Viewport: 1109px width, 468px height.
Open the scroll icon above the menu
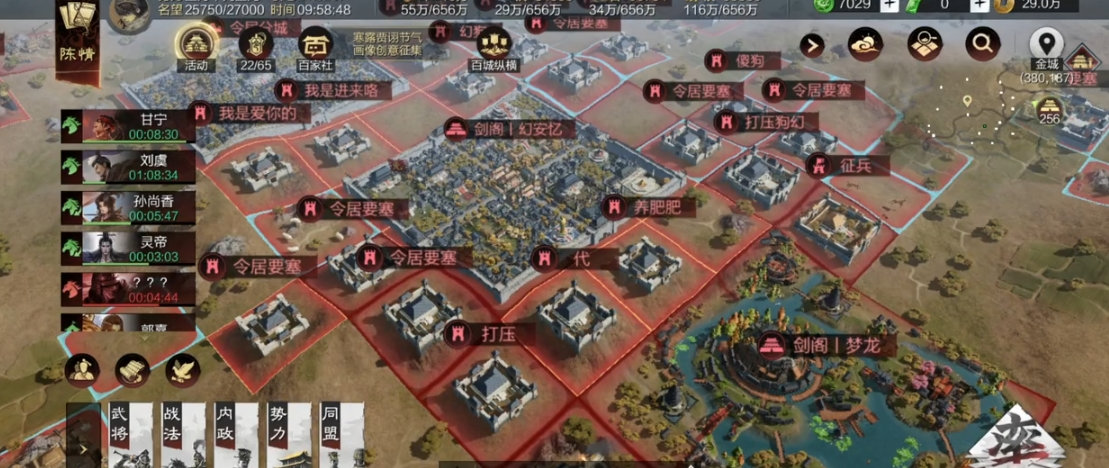133,371
